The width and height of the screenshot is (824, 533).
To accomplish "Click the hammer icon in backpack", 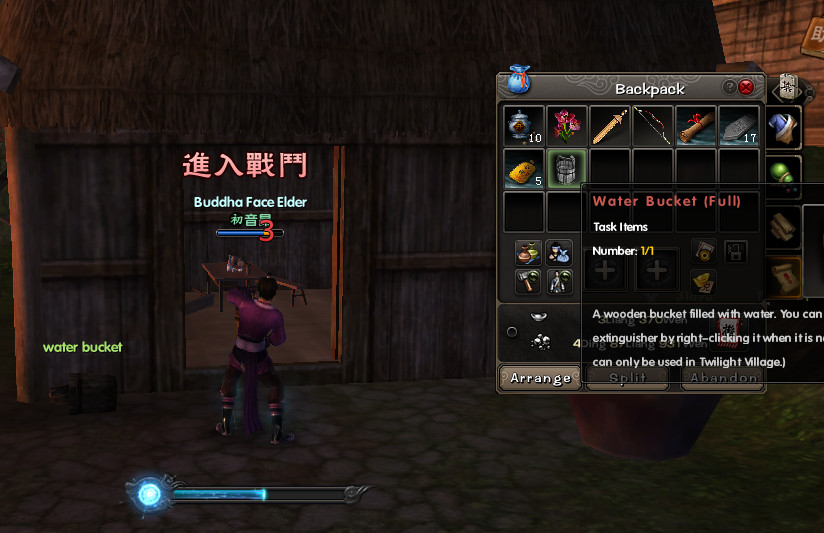I will (529, 282).
